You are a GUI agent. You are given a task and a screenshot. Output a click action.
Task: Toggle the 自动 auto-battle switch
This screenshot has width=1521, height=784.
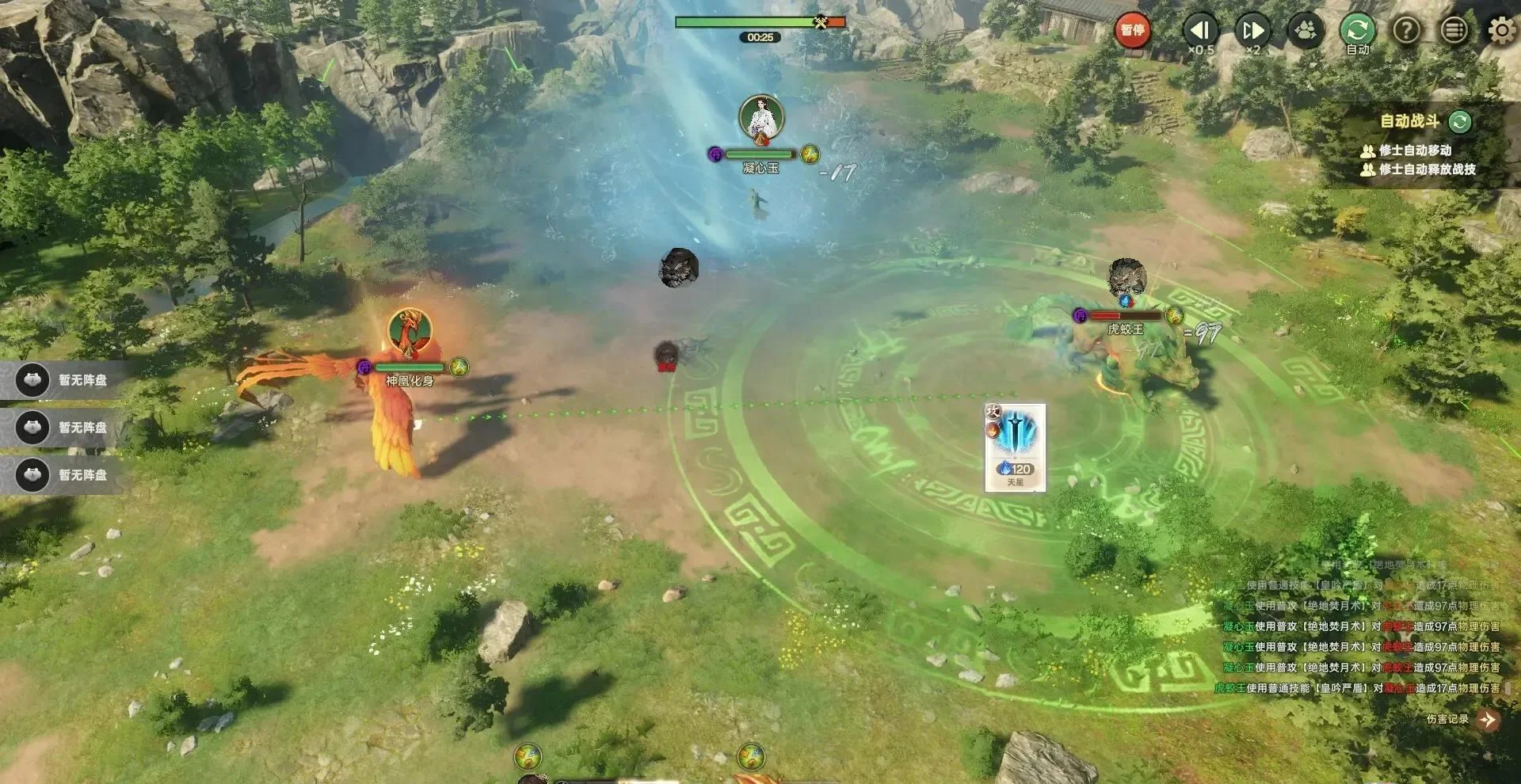tap(1356, 32)
